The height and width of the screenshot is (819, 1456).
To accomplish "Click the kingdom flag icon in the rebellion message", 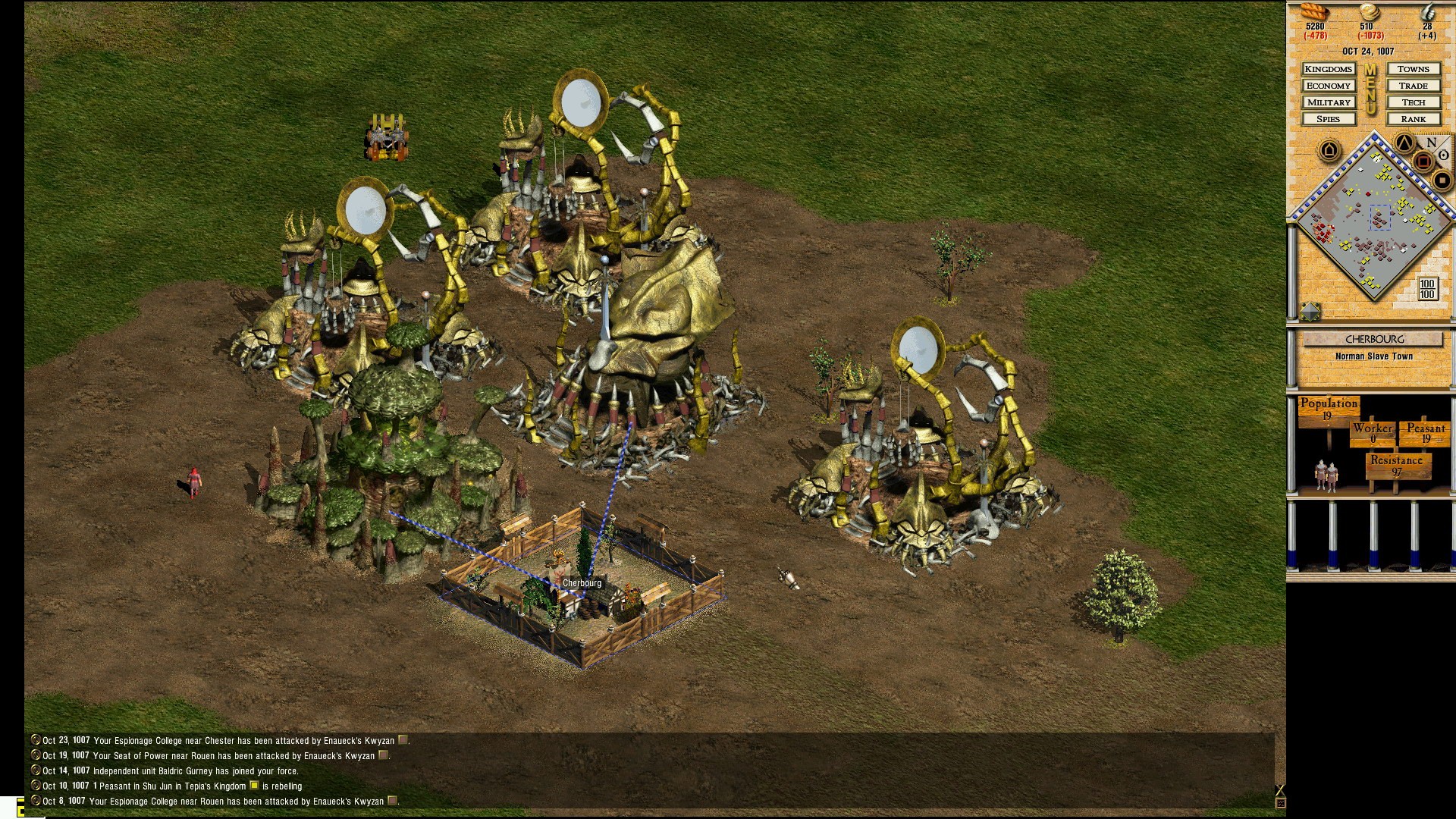I will [254, 786].
